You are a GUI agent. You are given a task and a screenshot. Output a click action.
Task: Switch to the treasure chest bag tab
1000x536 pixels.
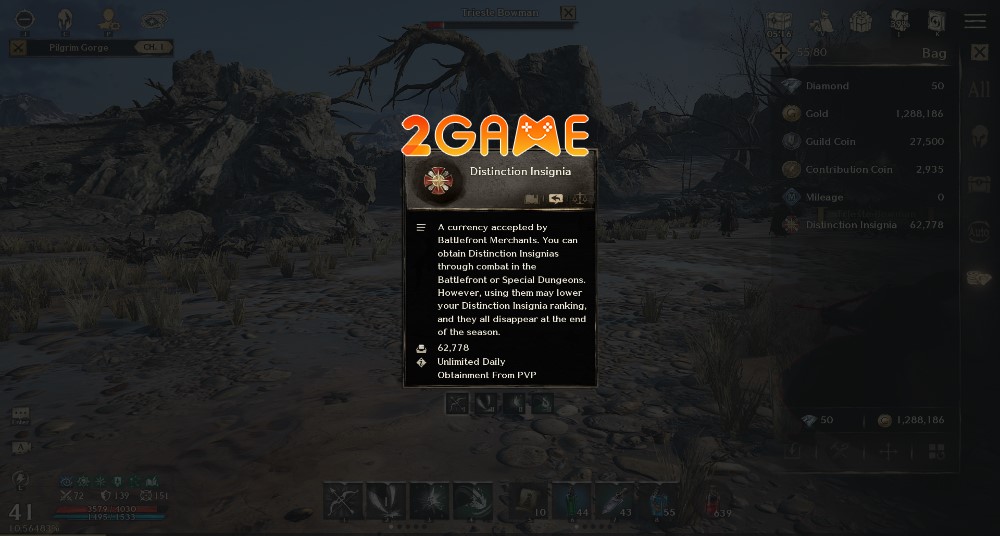pyautogui.click(x=979, y=185)
